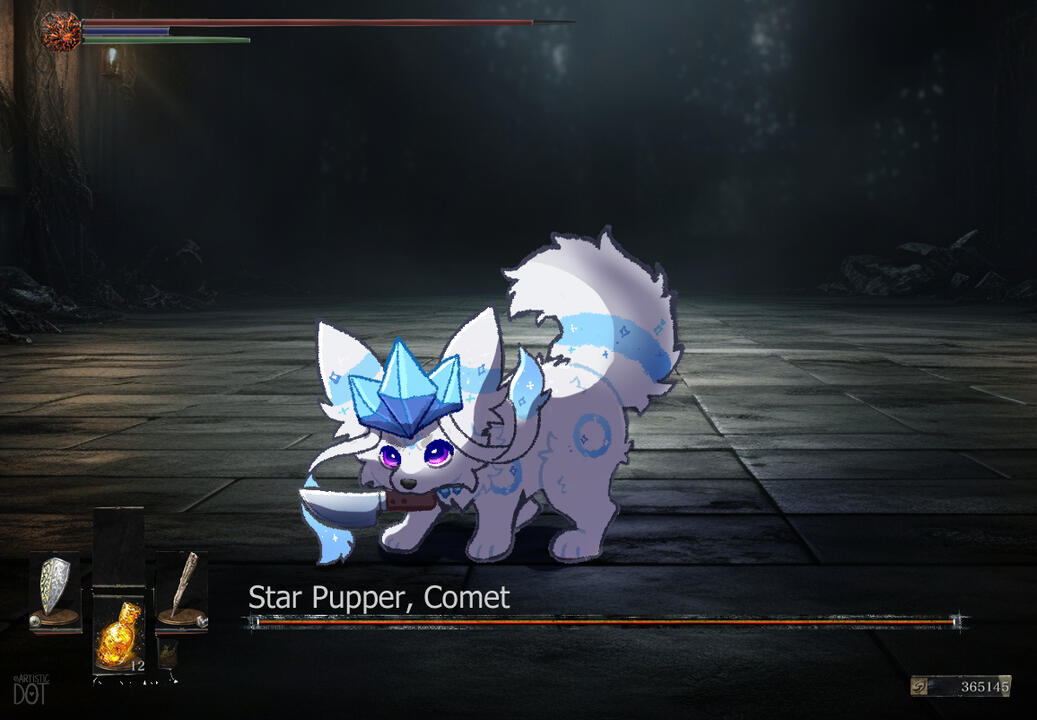Viewport: 1037px width, 720px height.
Task: Select the right-hand weapon slot
Action: [181, 590]
